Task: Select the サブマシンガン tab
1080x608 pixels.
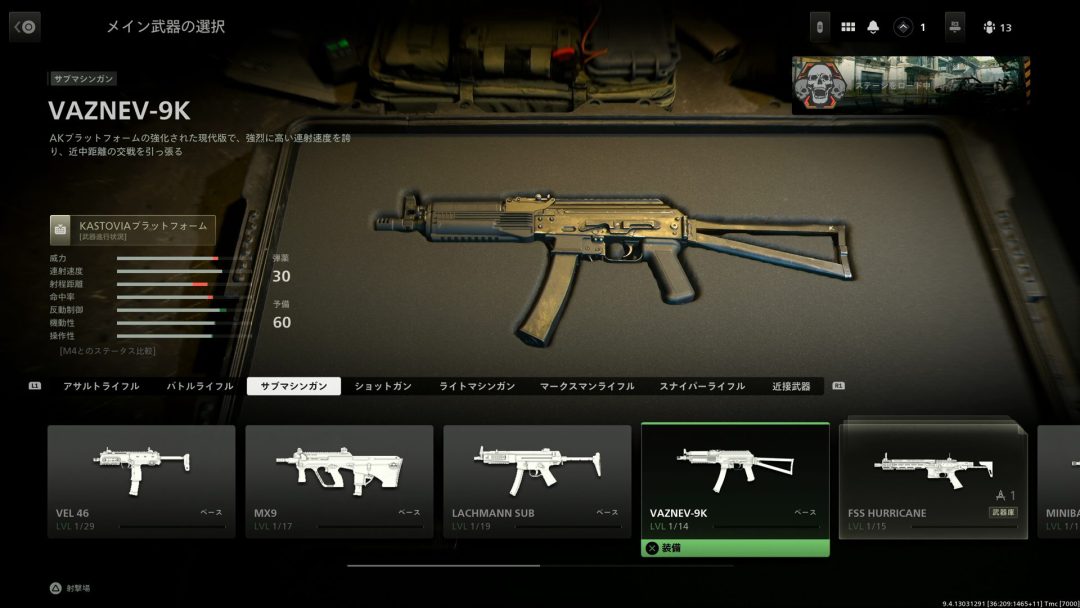Action: point(294,386)
